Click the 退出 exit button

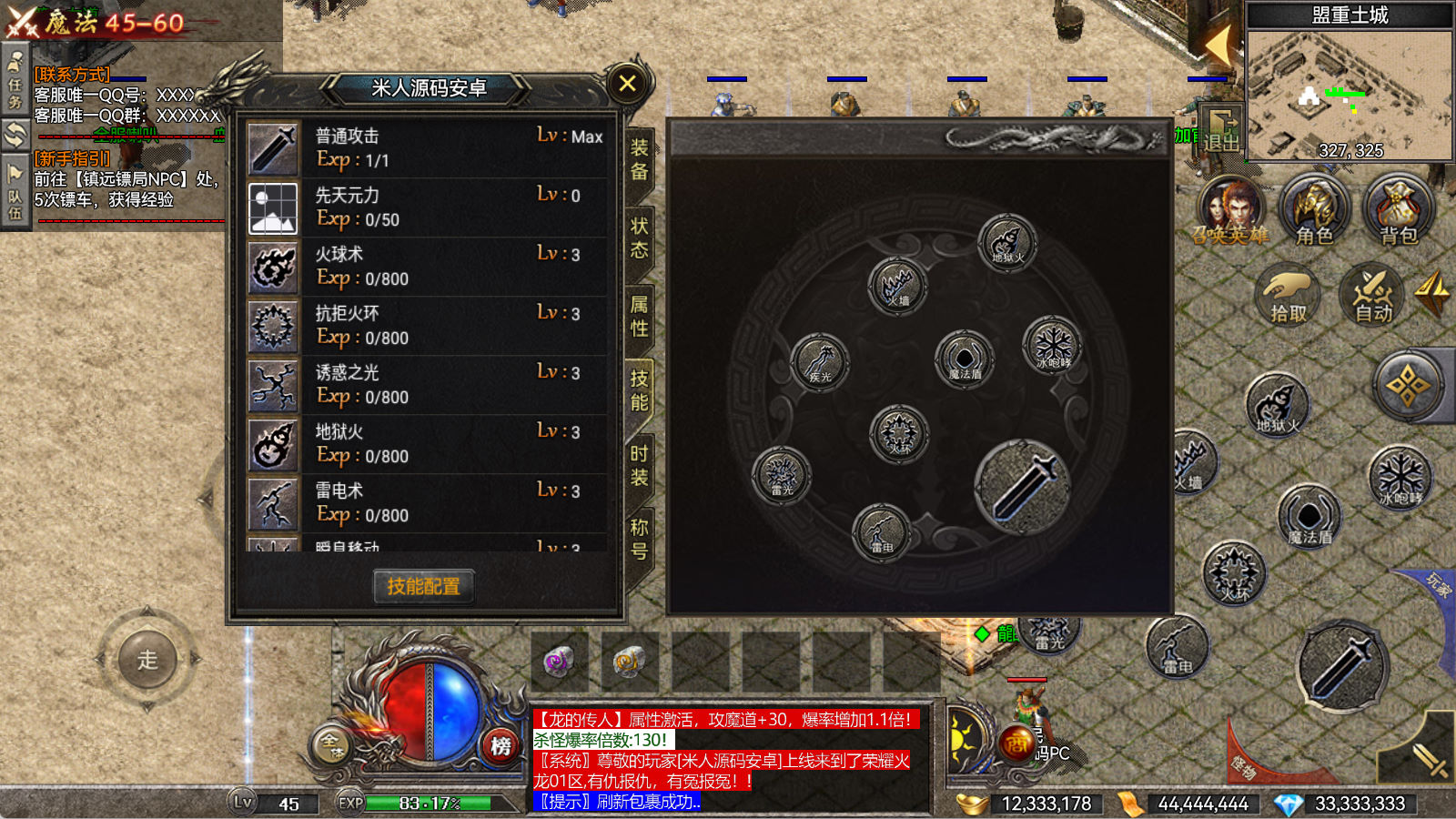point(1221,130)
